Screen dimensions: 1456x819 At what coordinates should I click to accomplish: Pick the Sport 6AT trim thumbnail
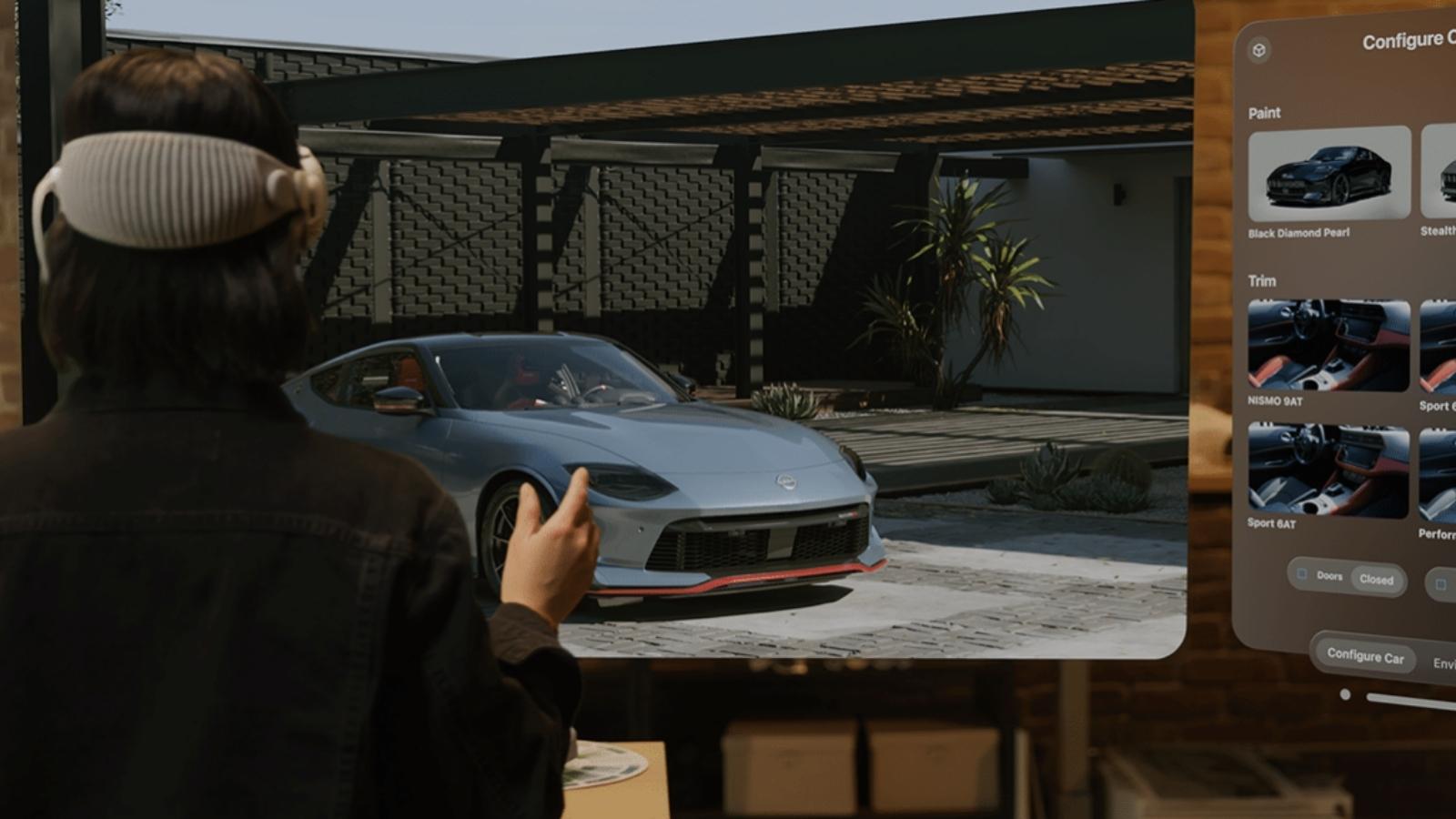point(1329,470)
